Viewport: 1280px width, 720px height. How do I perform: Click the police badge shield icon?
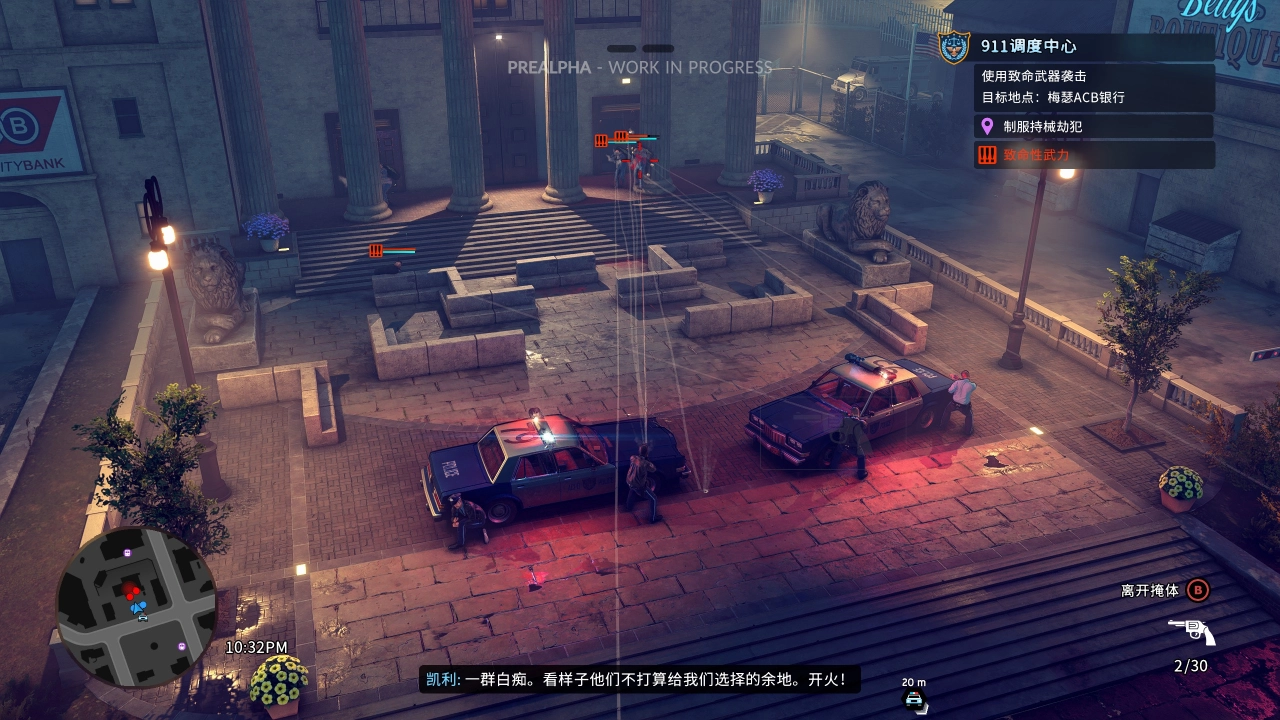tap(954, 47)
